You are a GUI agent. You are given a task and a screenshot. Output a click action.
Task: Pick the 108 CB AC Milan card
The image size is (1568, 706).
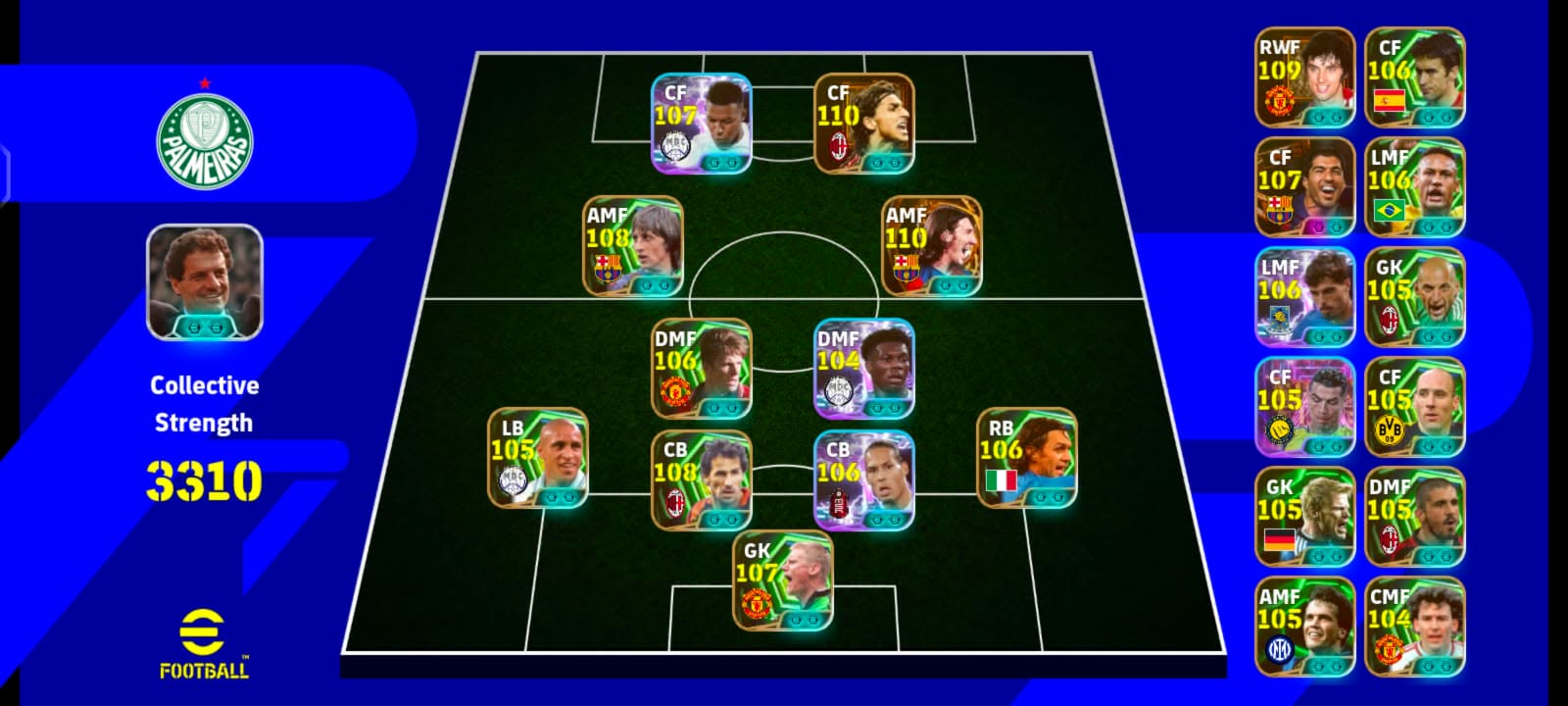click(702, 480)
